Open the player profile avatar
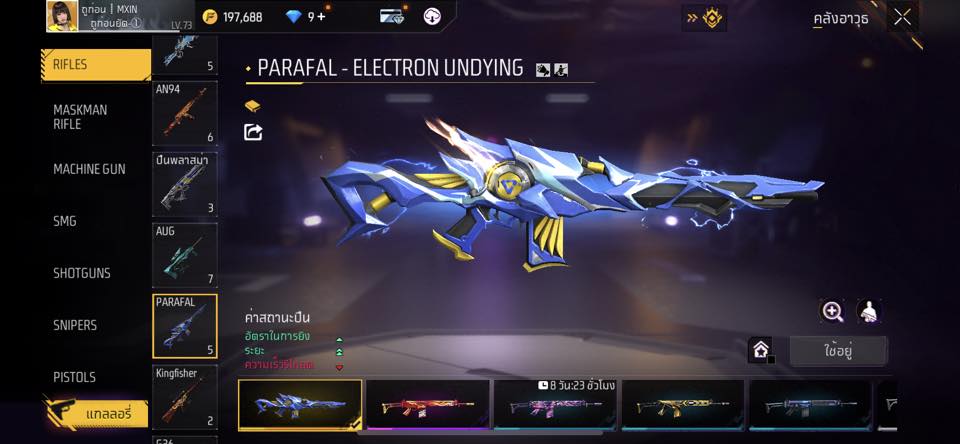The height and width of the screenshot is (444, 960). point(62,16)
